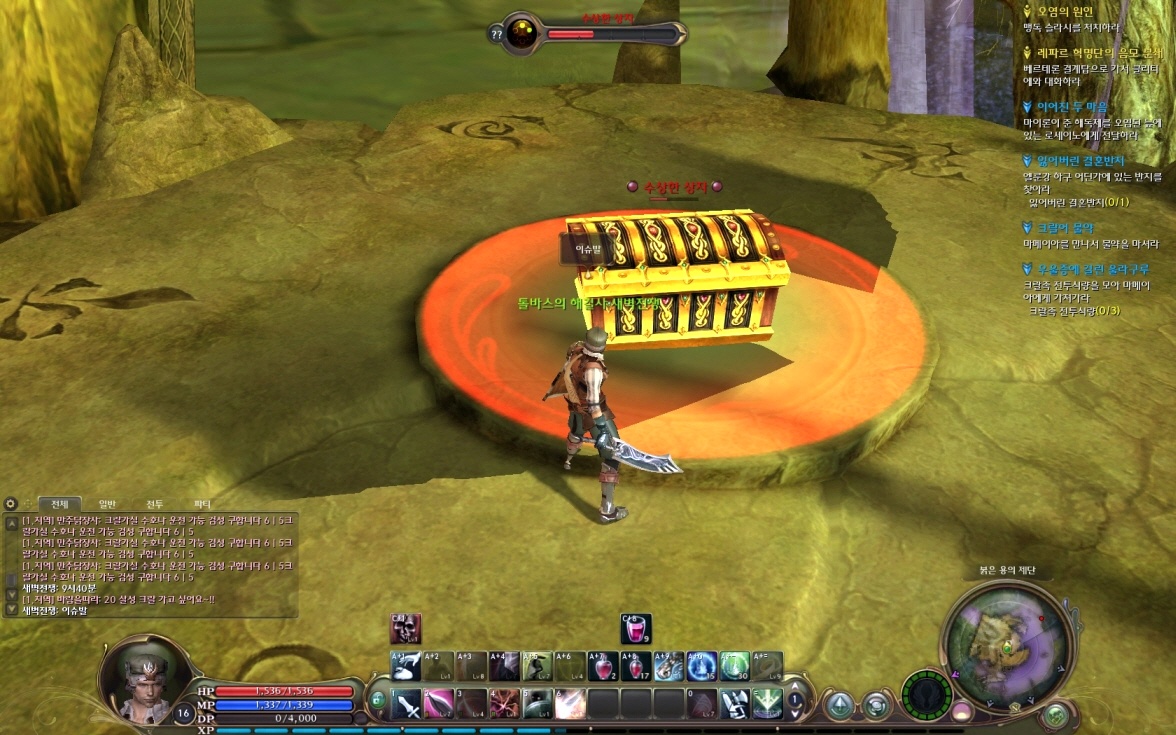This screenshot has height=735, width=1176.
Task: Switch to the 전체 chat tab
Action: (59, 504)
